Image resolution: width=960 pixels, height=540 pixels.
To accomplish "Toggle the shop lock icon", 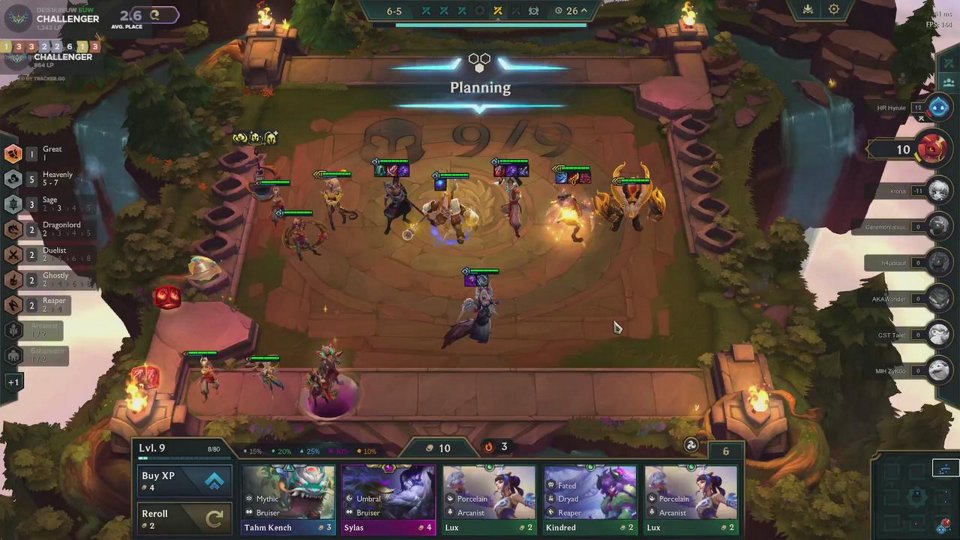I will pyautogui.click(x=690, y=446).
